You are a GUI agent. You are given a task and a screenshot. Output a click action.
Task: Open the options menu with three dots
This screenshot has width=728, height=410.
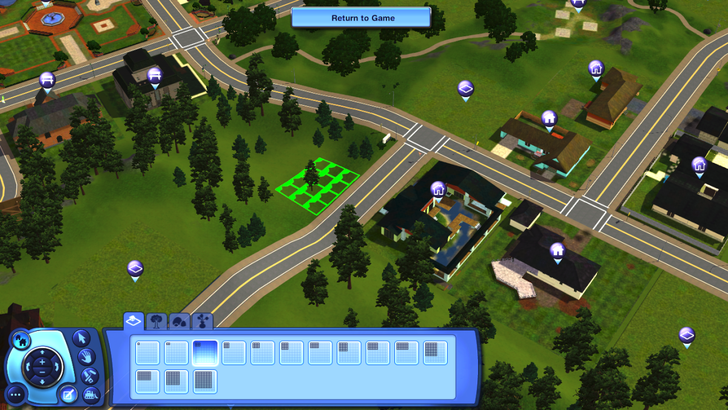click(x=15, y=393)
